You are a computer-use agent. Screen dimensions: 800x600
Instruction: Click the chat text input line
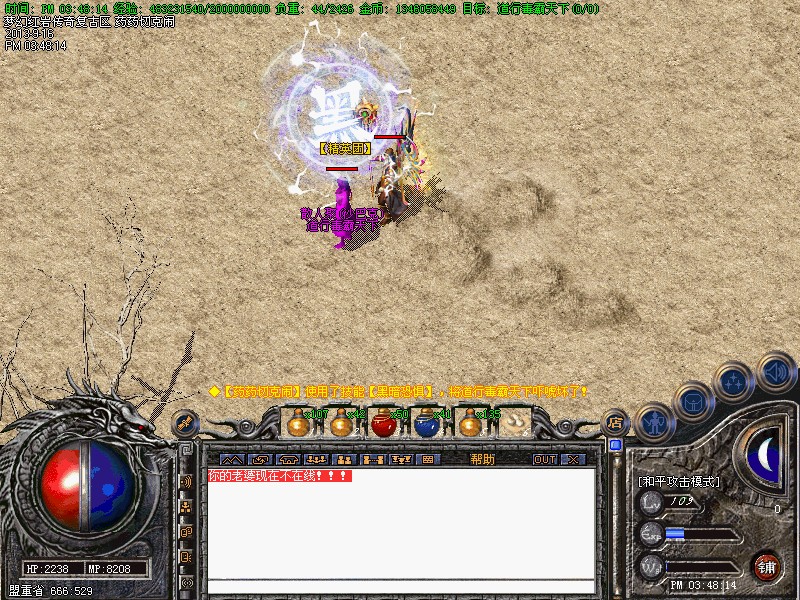click(400, 587)
